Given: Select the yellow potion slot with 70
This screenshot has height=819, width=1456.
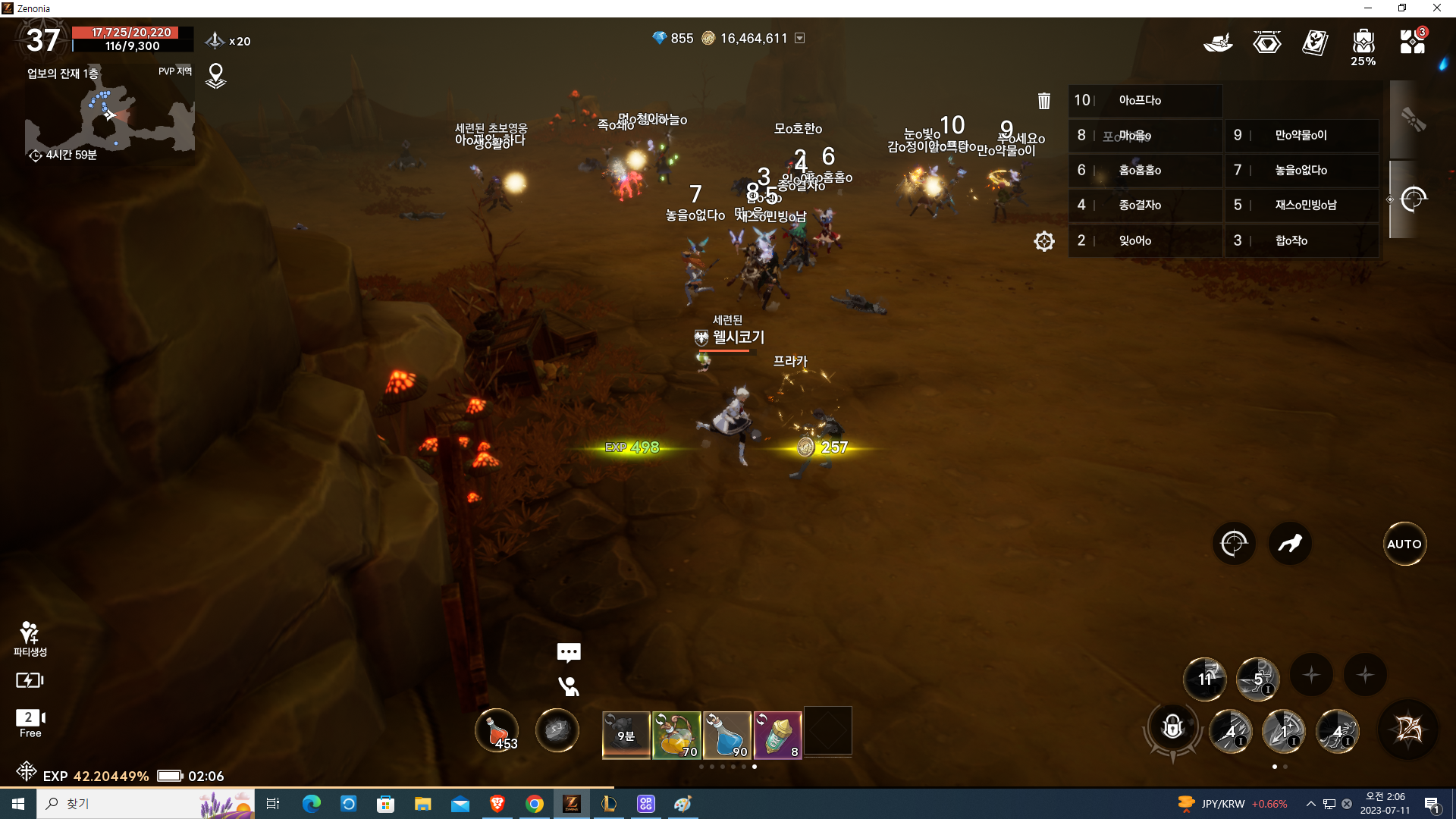Looking at the screenshot, I should point(676,734).
